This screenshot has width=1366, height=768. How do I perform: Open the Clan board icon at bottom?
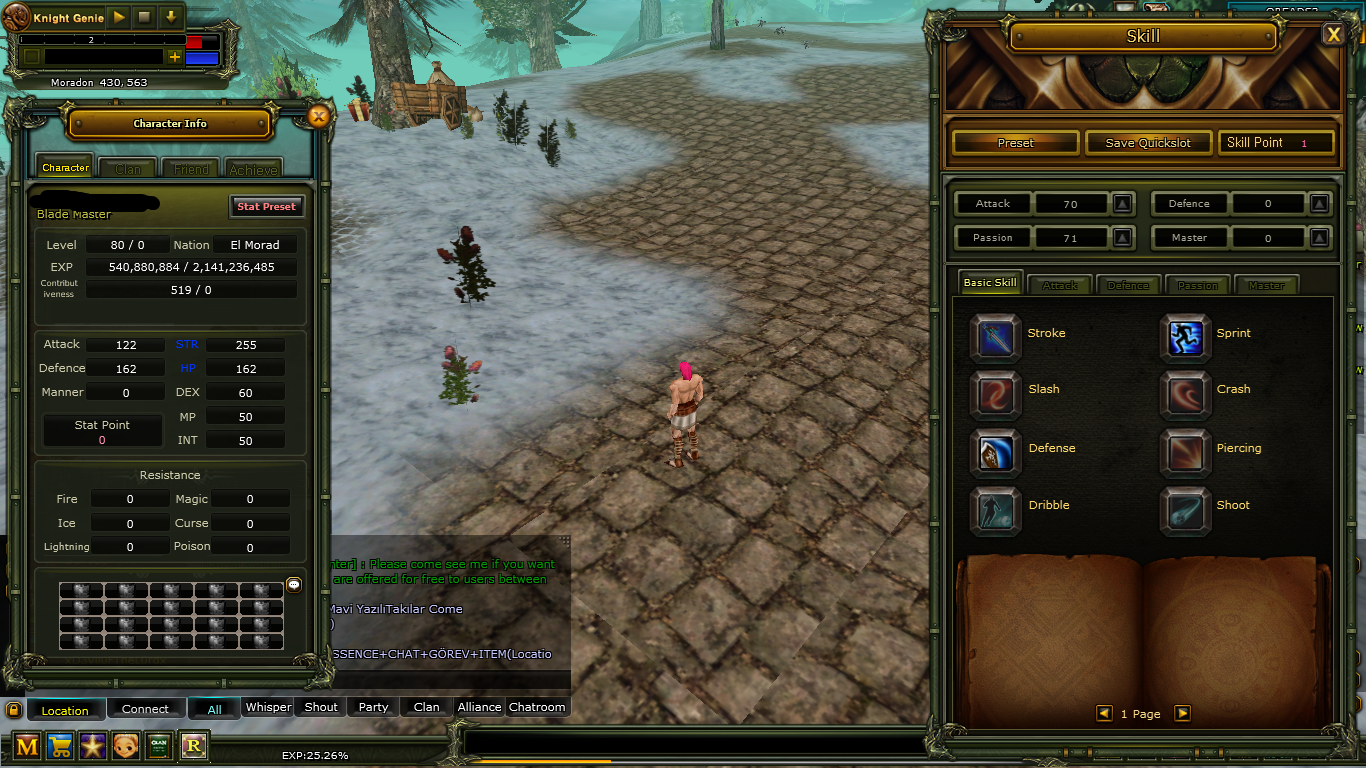tap(158, 746)
